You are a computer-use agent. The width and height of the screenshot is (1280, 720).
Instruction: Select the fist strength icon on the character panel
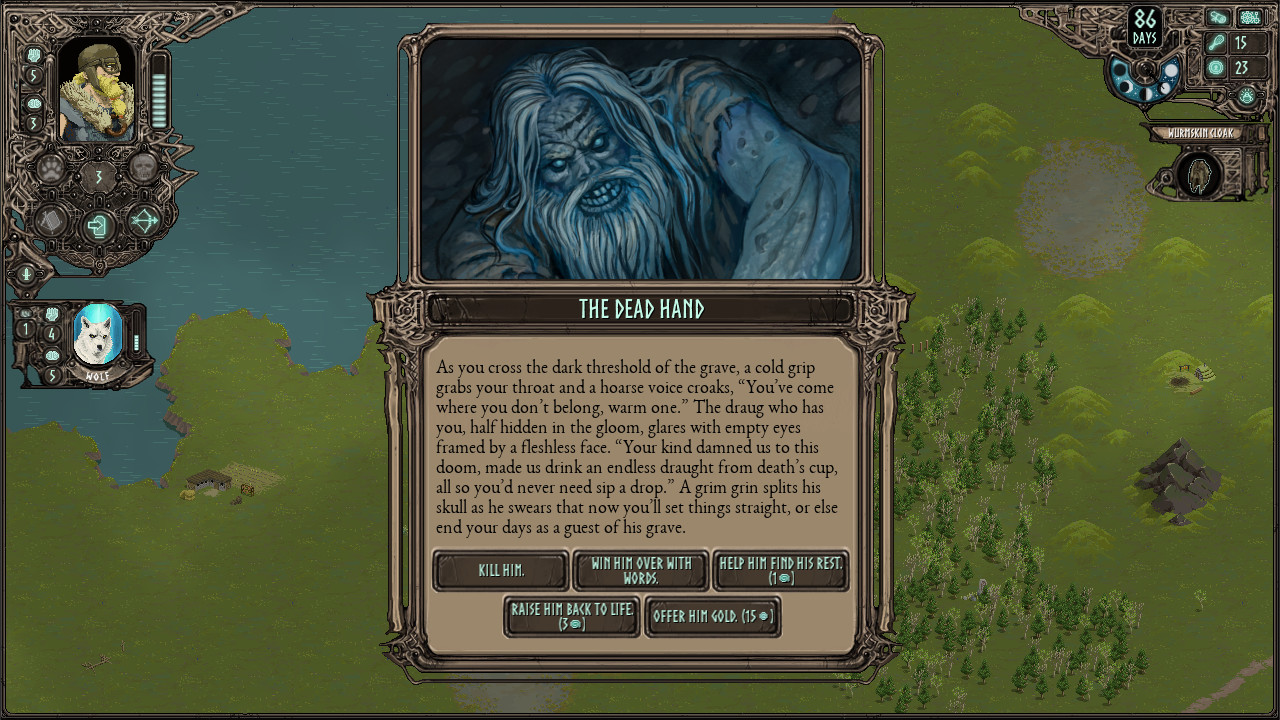click(x=34, y=54)
